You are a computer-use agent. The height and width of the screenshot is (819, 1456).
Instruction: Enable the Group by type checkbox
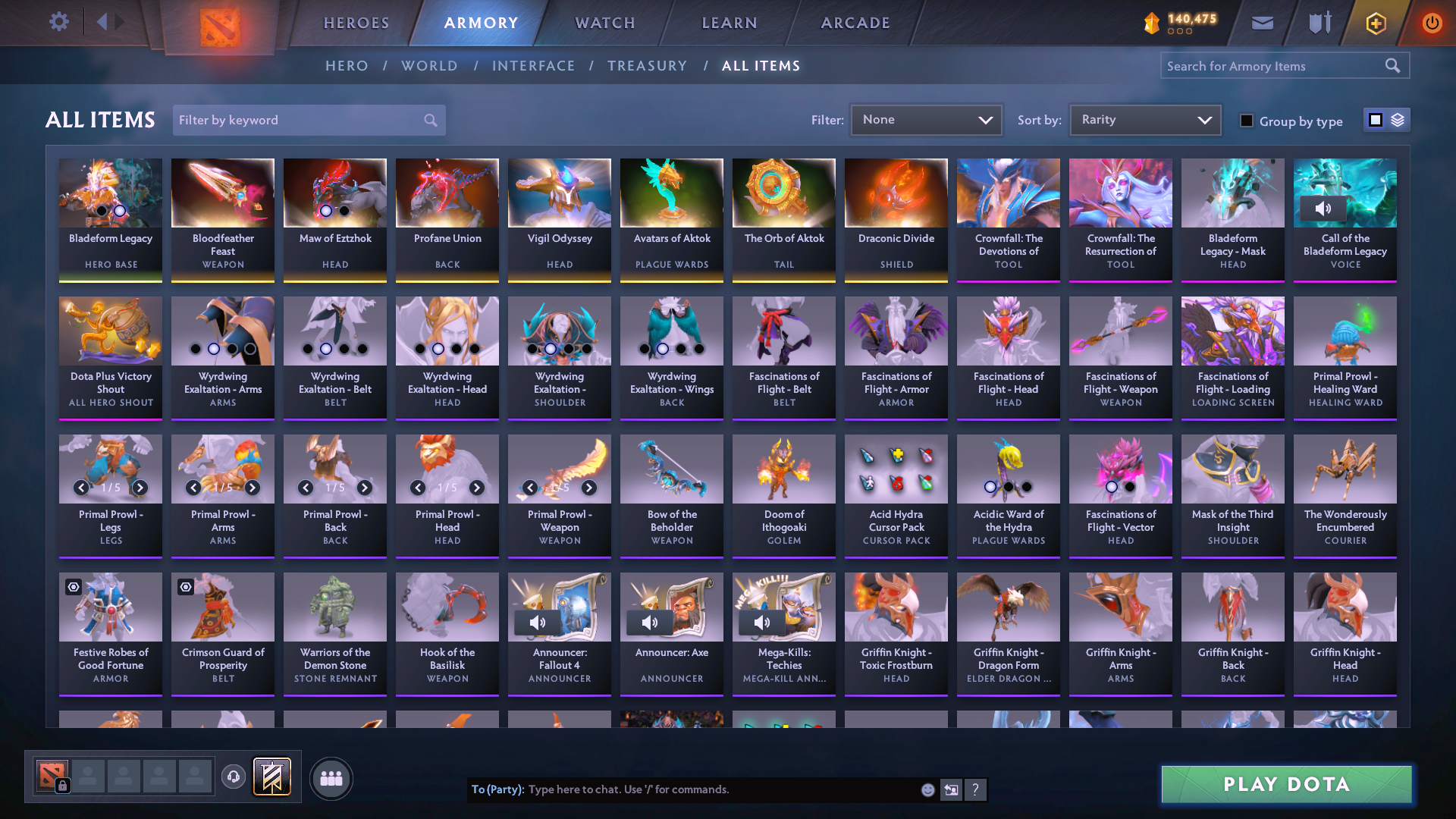point(1246,121)
